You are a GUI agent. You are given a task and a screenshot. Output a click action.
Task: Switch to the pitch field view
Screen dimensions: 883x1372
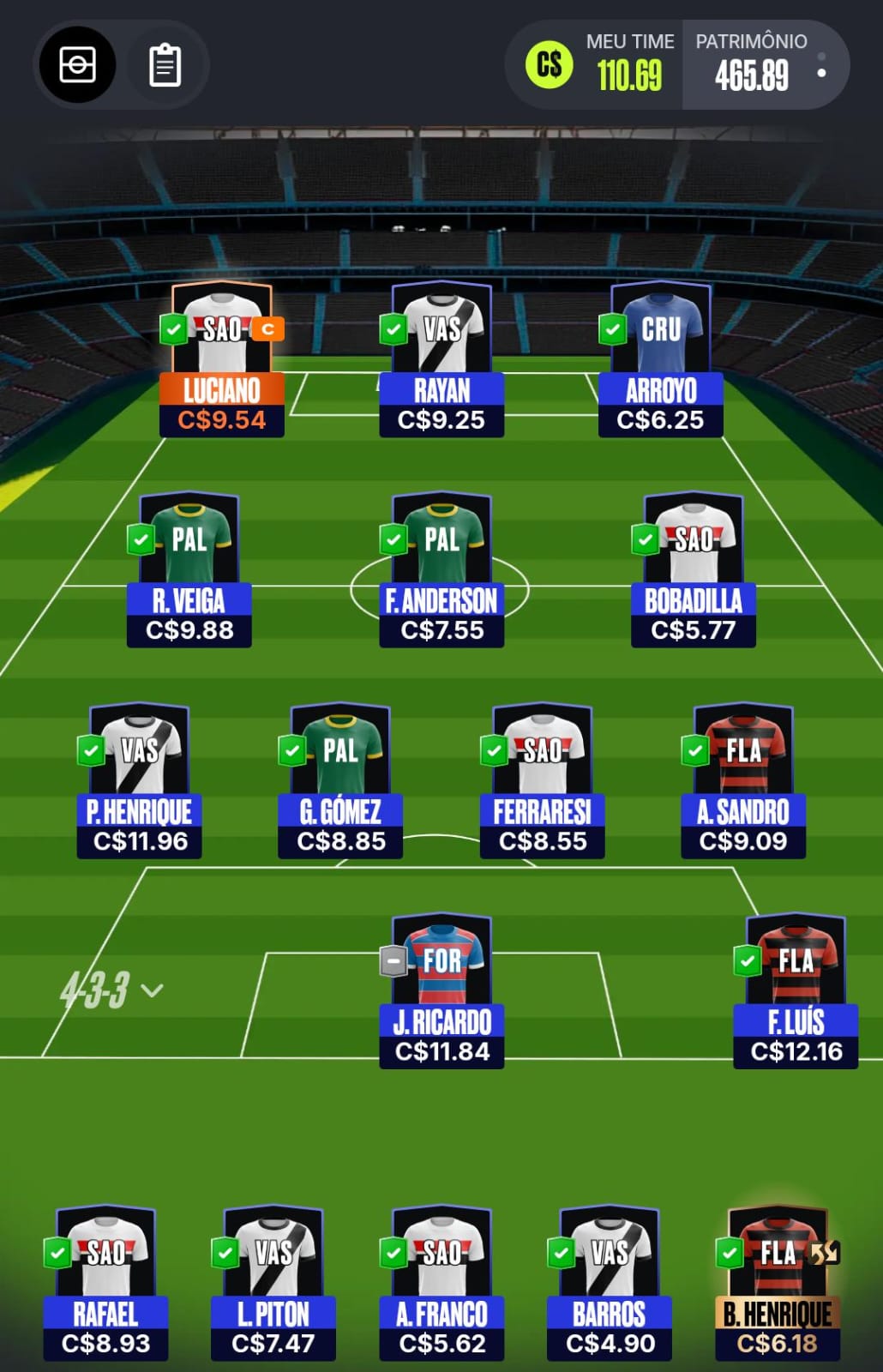click(x=77, y=65)
